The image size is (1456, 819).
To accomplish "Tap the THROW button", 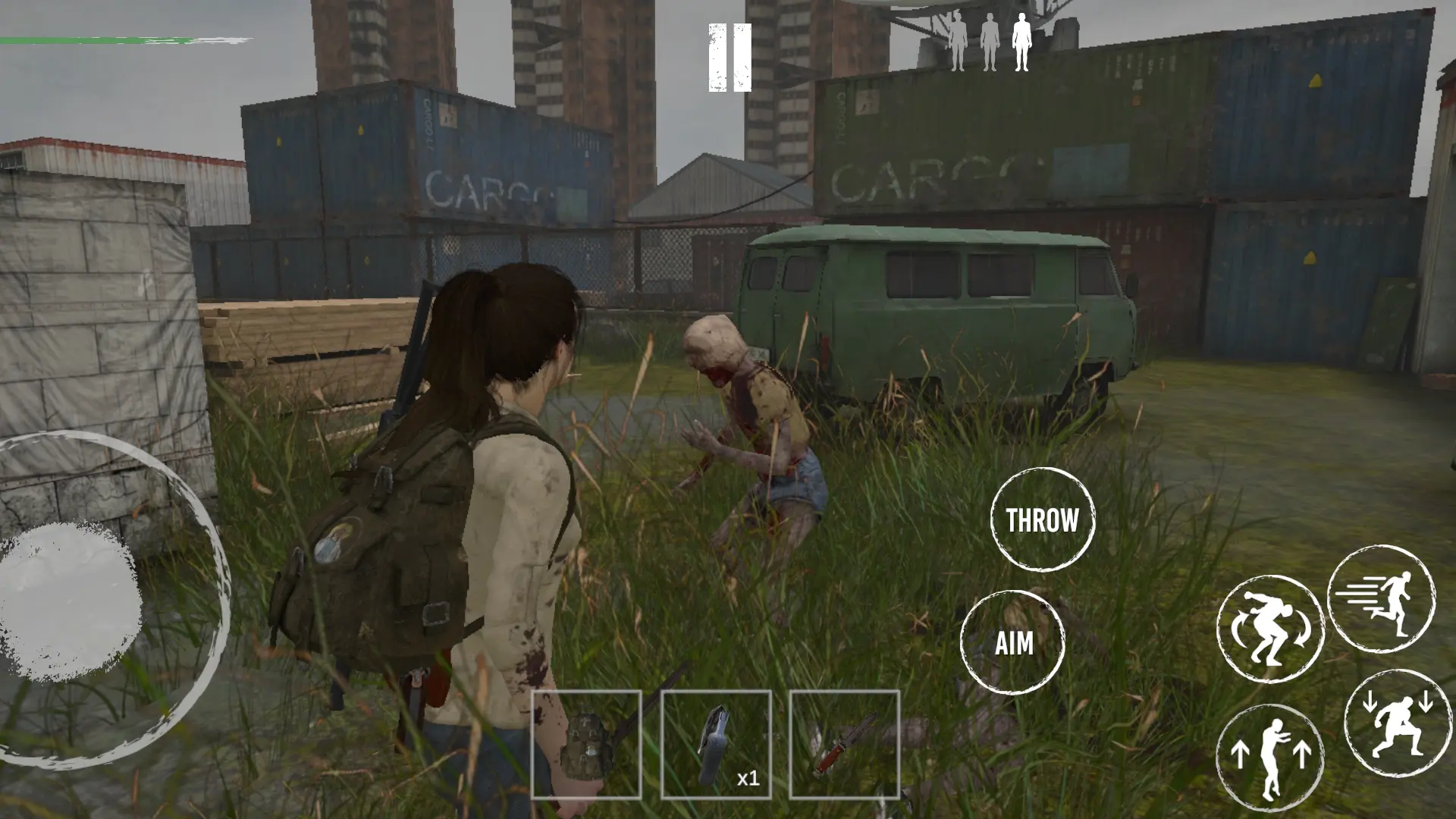I will 1043,520.
